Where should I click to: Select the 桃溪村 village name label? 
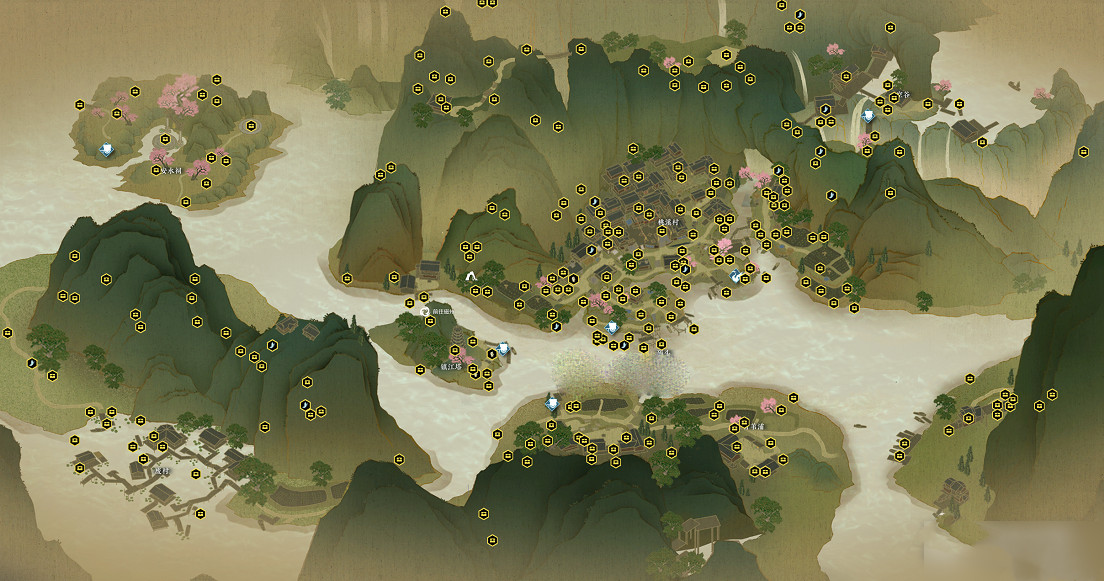tap(667, 222)
